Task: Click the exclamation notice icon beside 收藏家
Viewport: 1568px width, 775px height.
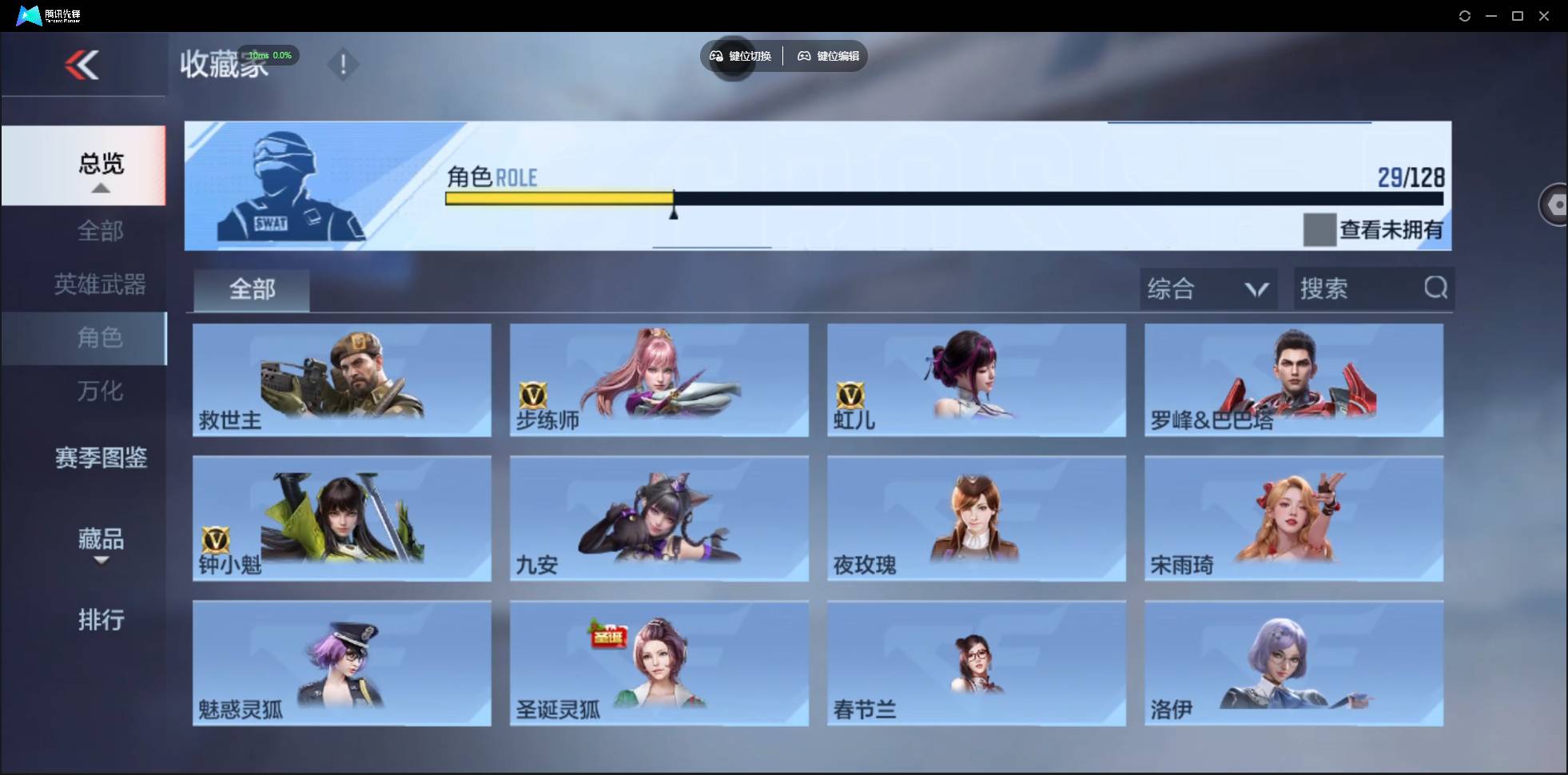Action: 344,64
